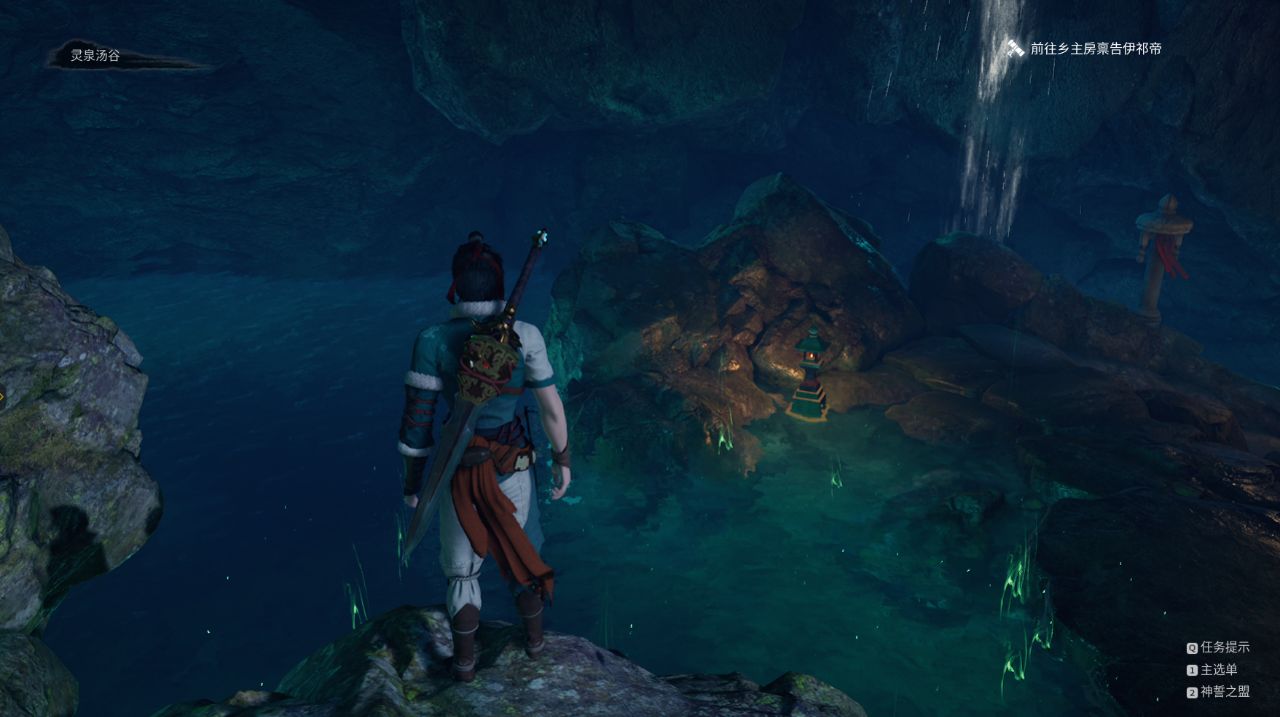Image resolution: width=1280 pixels, height=717 pixels.
Task: Open the quest objective 前往乡主房禀告伊祁帝
Action: [x=1095, y=48]
